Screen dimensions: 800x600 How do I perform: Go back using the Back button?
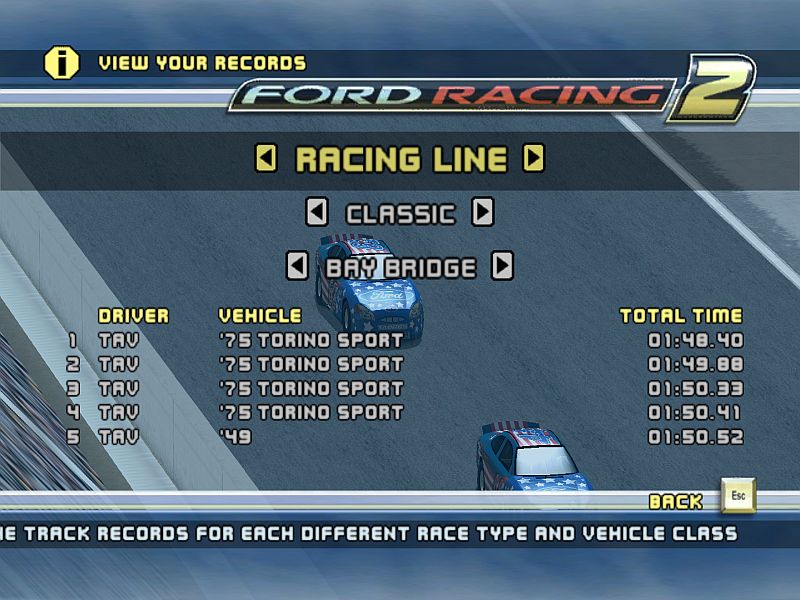pyautogui.click(x=738, y=497)
